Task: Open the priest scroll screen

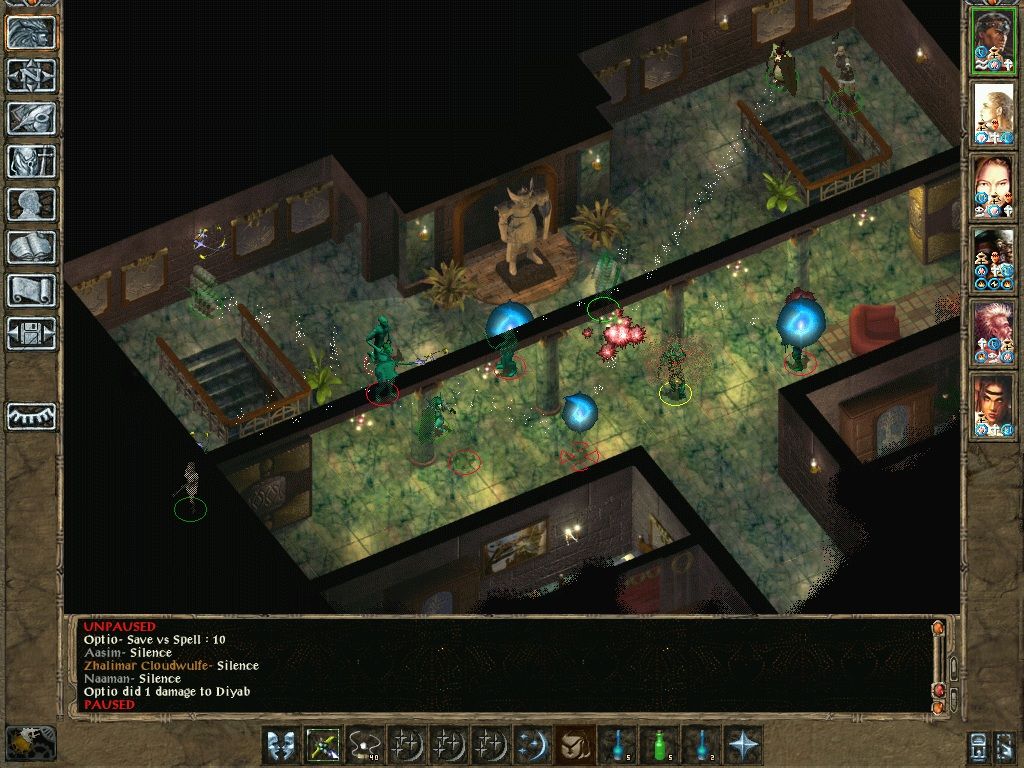Action: pos(31,290)
